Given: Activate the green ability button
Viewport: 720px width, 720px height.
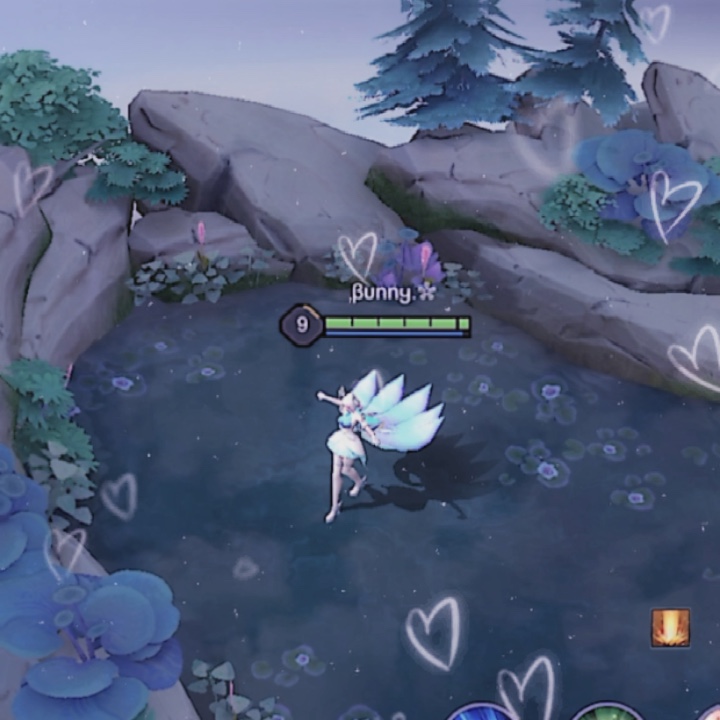Looking at the screenshot, I should pyautogui.click(x=608, y=712).
